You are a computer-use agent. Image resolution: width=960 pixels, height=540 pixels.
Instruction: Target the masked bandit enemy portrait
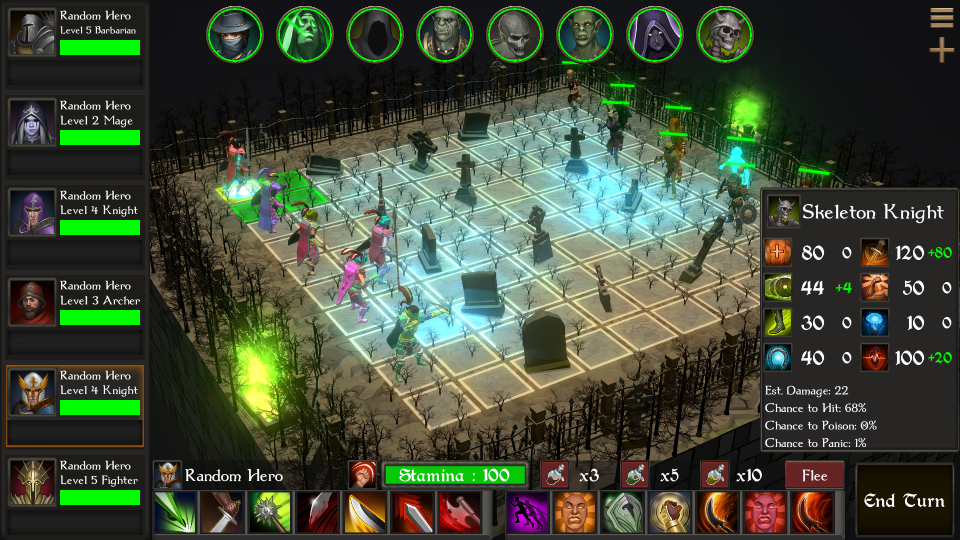pos(235,34)
